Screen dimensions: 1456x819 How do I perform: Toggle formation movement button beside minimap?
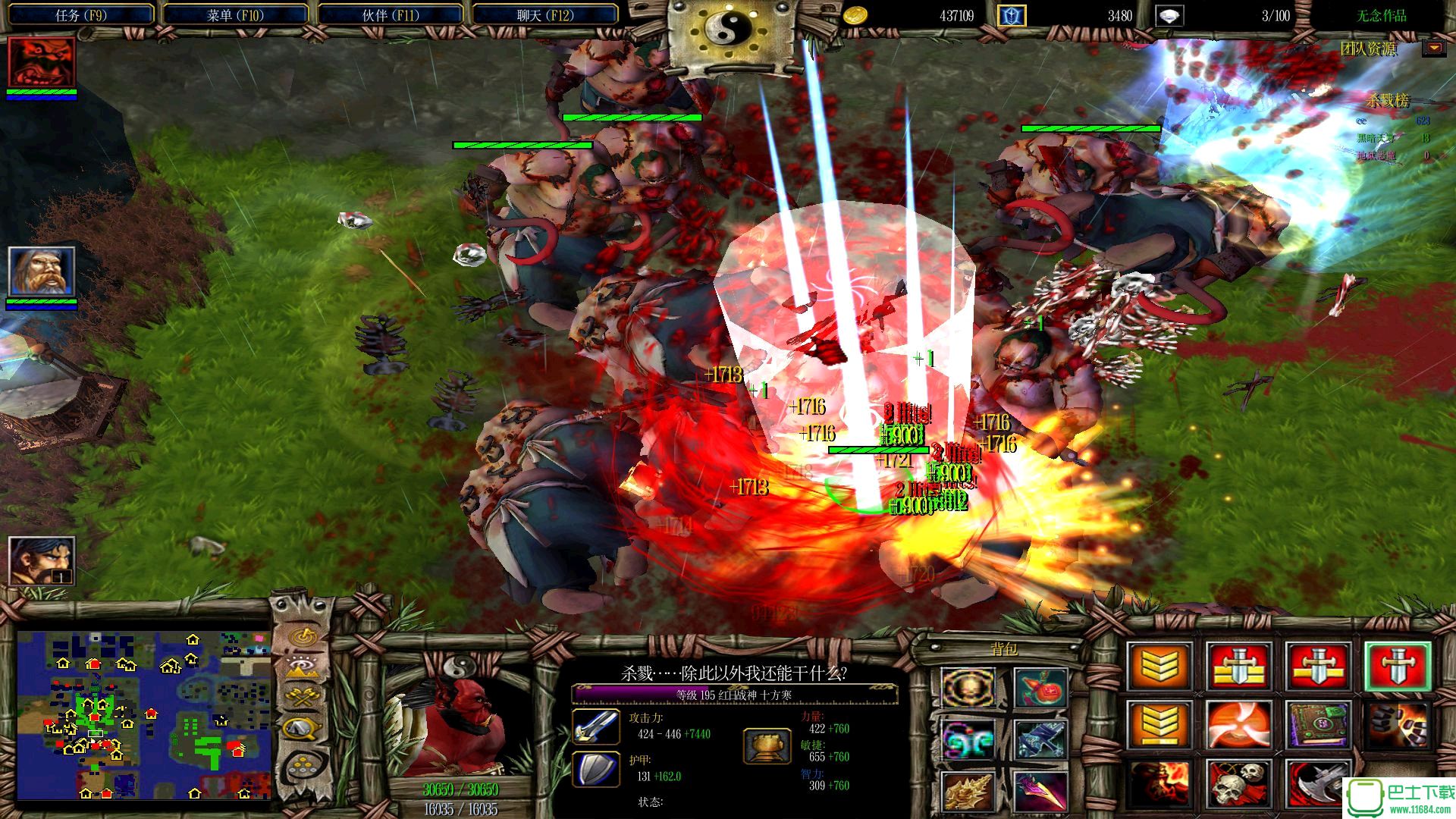[x=303, y=764]
